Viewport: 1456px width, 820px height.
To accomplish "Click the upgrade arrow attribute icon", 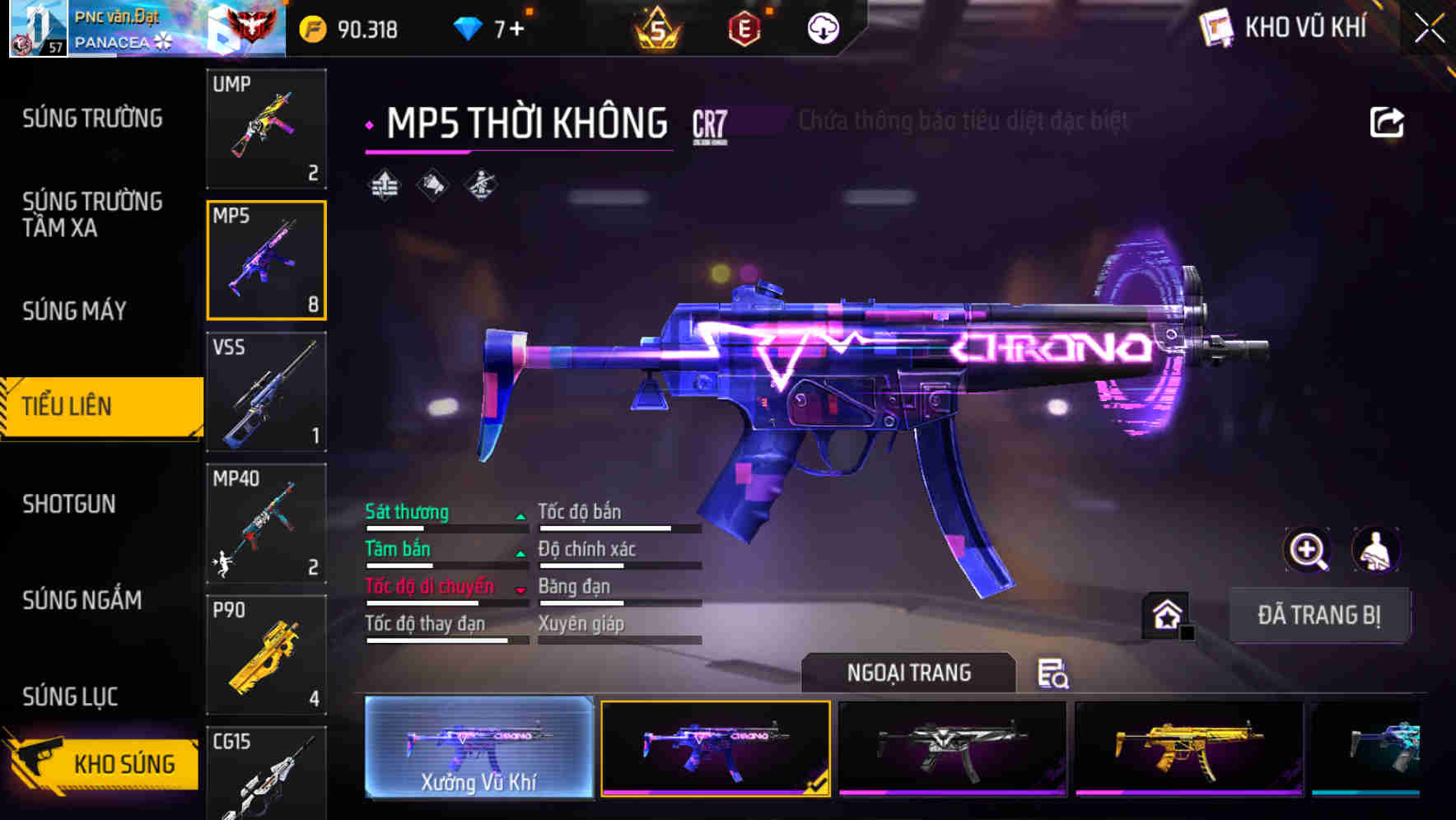I will tap(384, 184).
